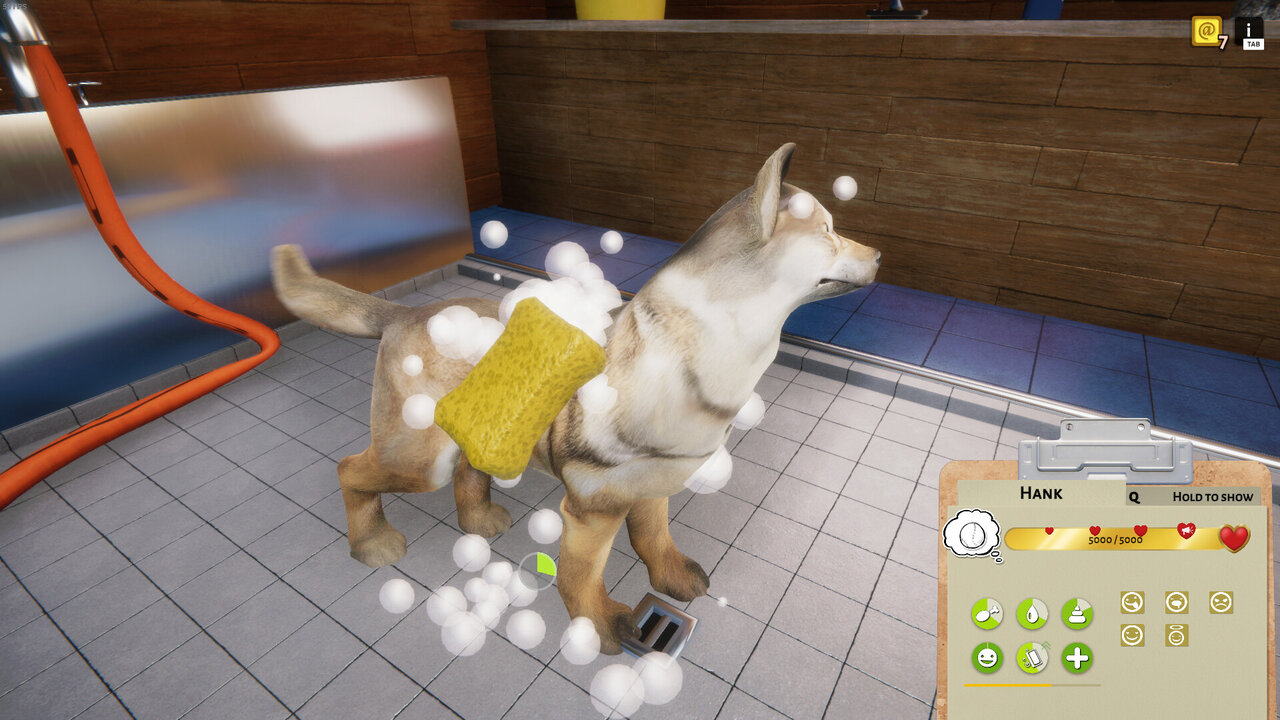Click the tongue-out happy emote icon
1280x720 pixels.
tap(1132, 603)
